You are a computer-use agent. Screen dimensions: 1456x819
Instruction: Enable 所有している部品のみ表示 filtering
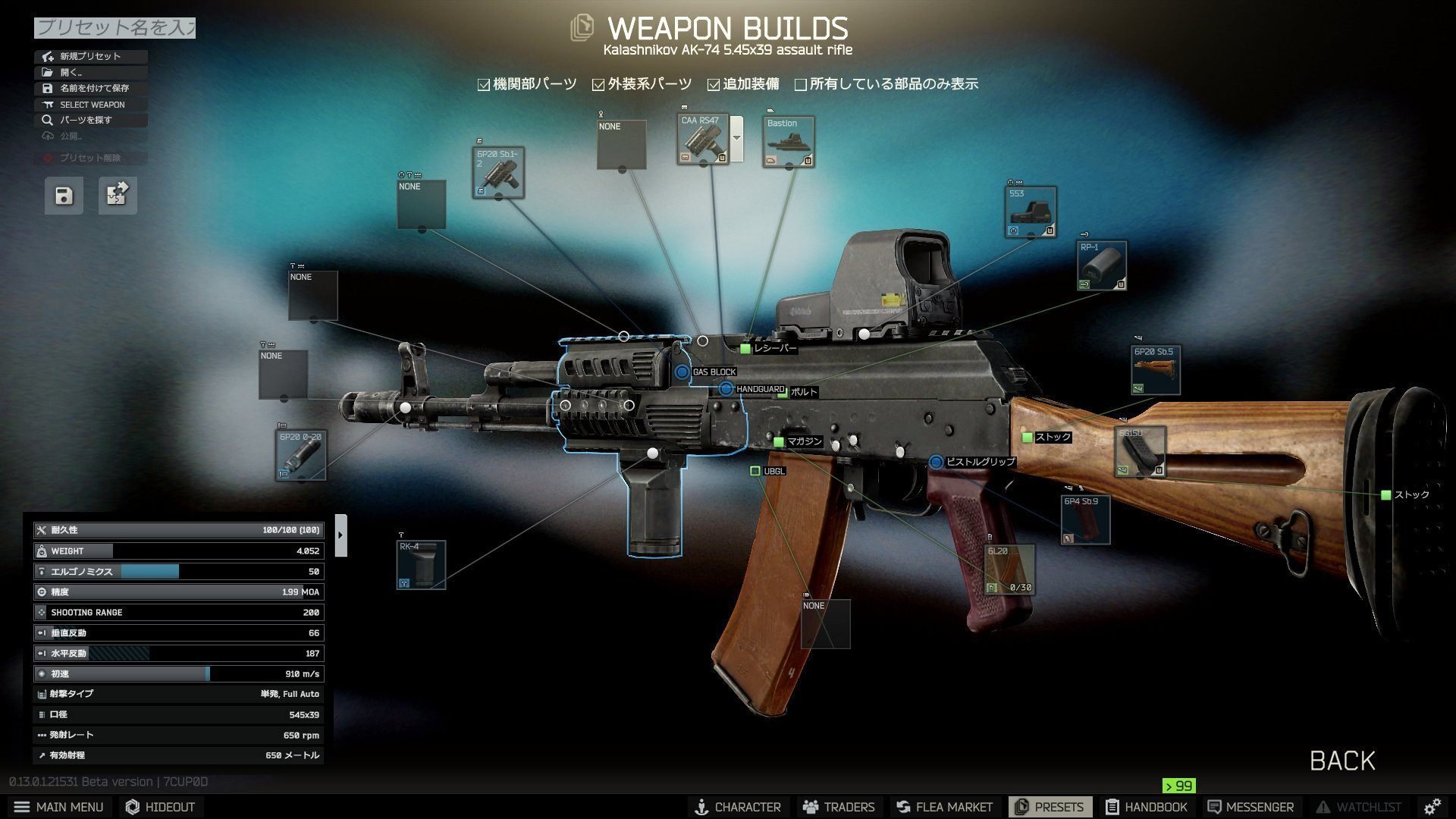tap(801, 84)
